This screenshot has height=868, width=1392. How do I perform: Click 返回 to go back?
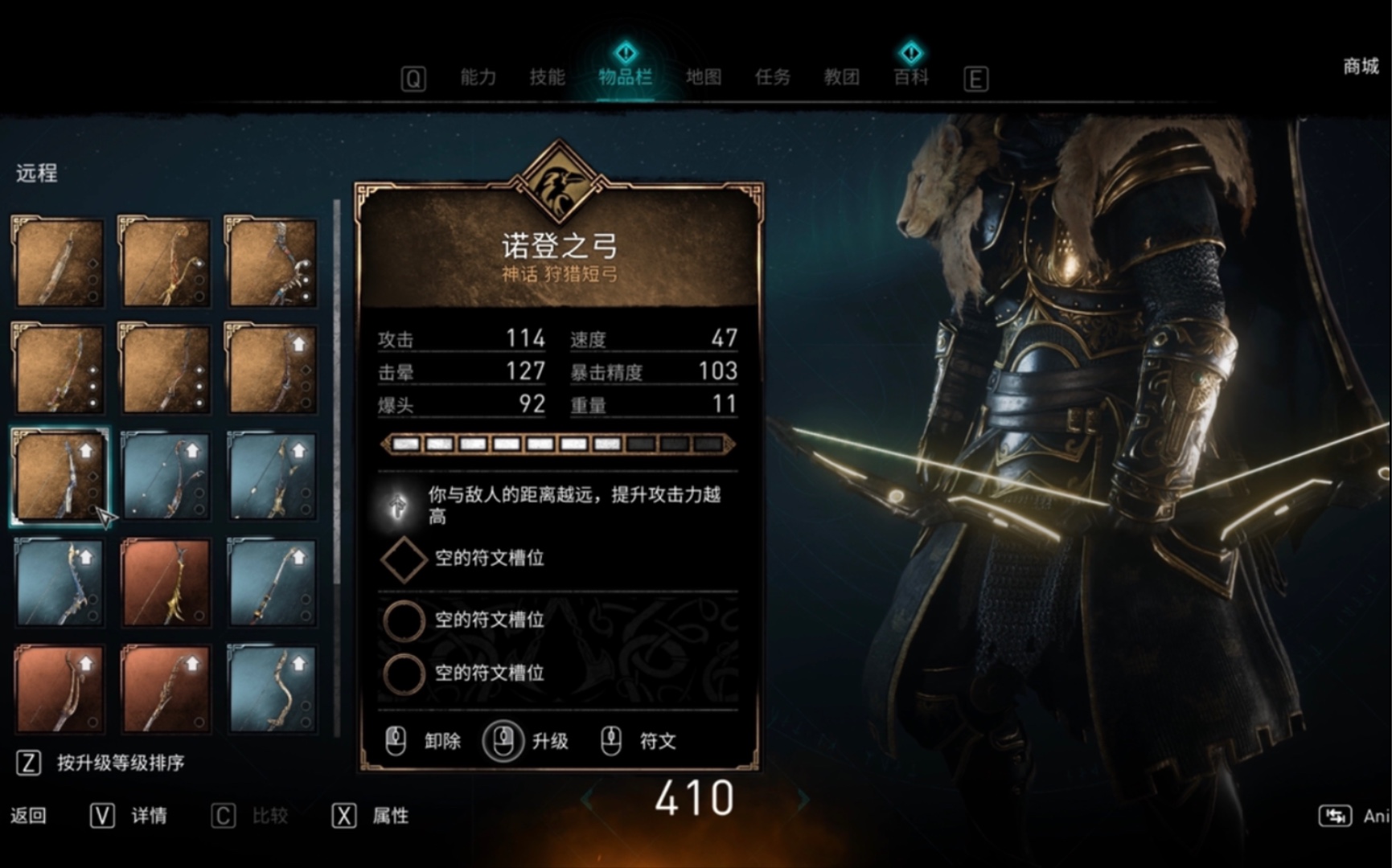click(28, 816)
